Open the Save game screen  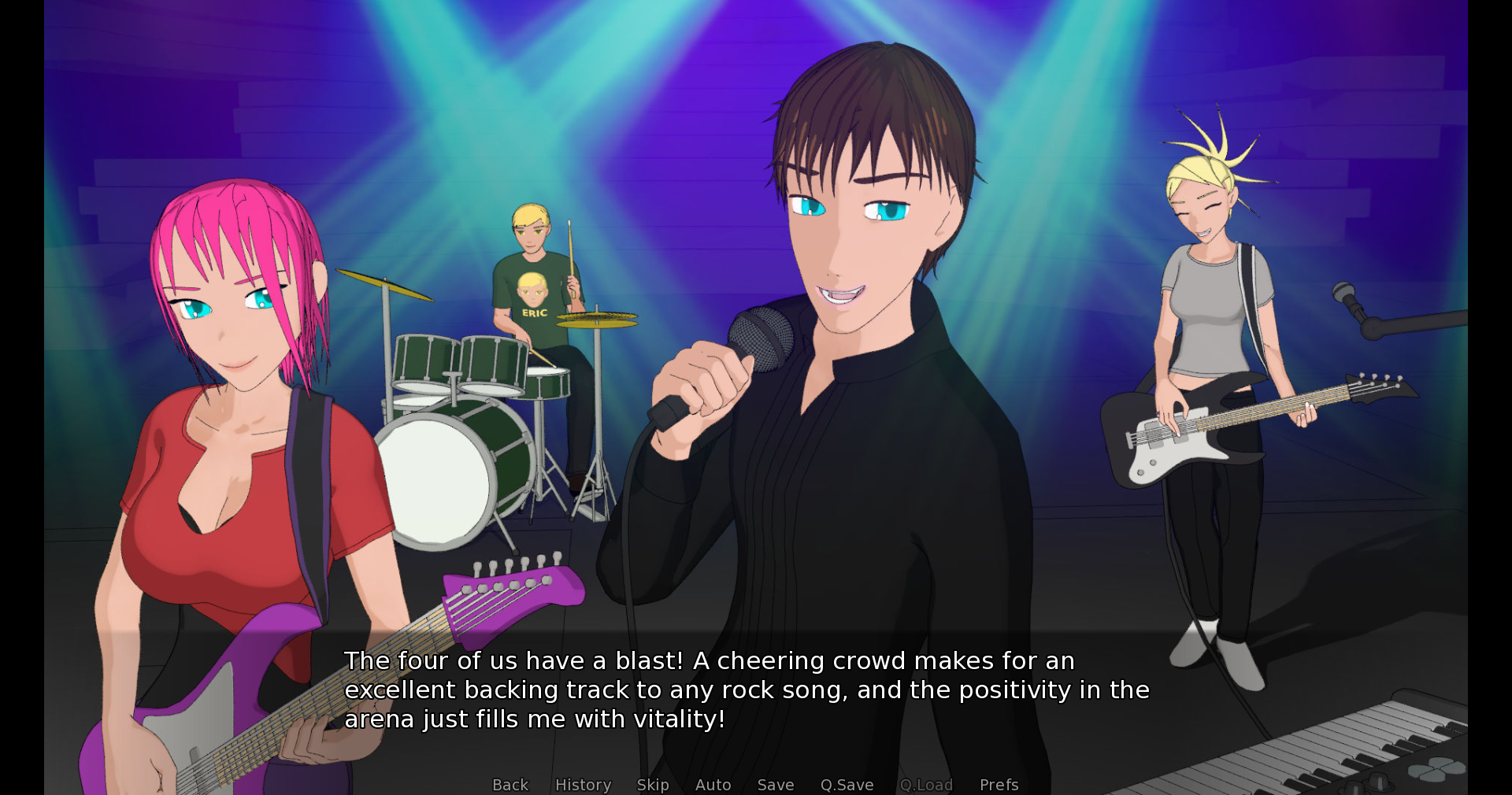776,785
